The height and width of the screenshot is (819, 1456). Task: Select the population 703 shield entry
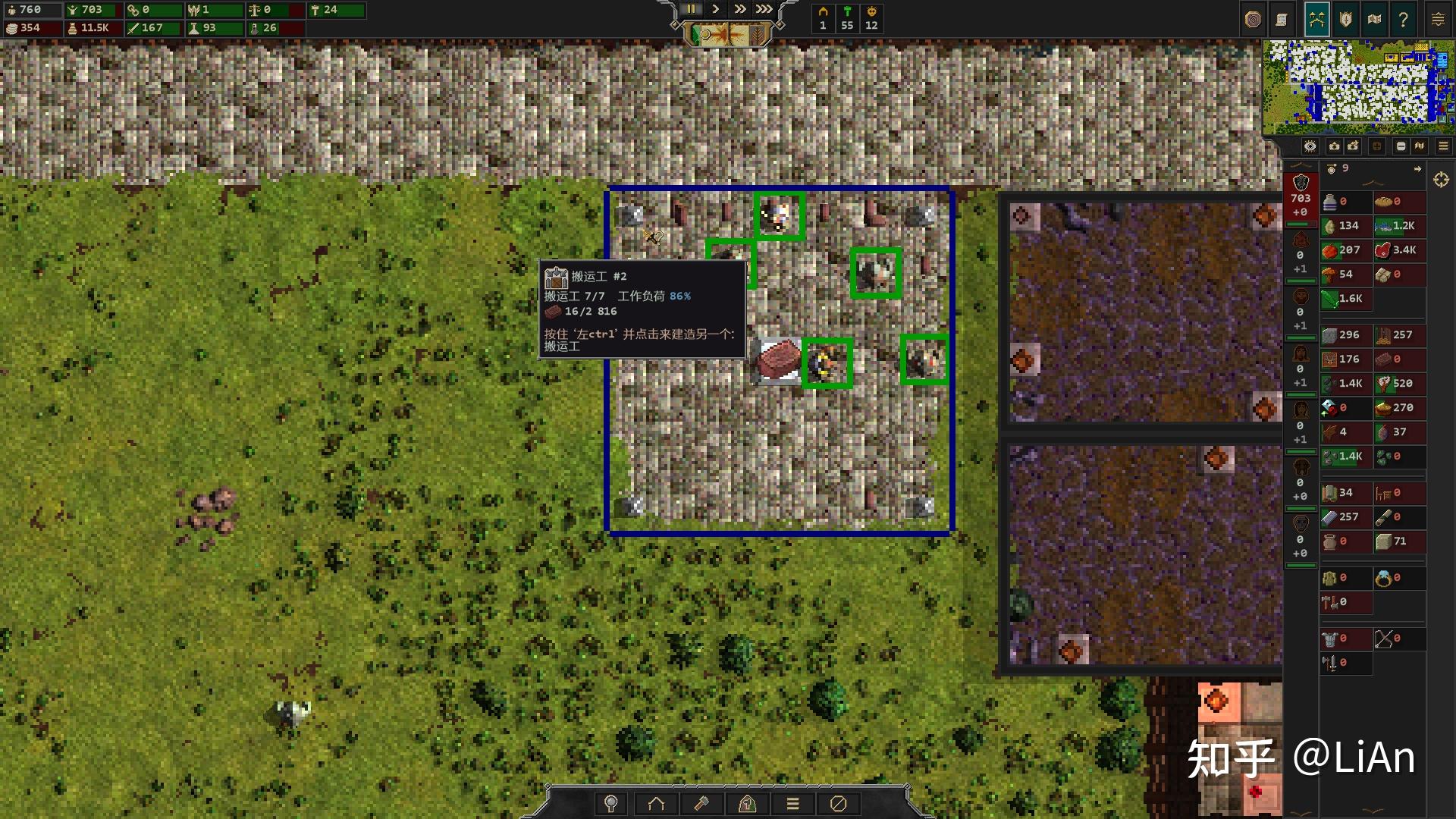pyautogui.click(x=1301, y=197)
